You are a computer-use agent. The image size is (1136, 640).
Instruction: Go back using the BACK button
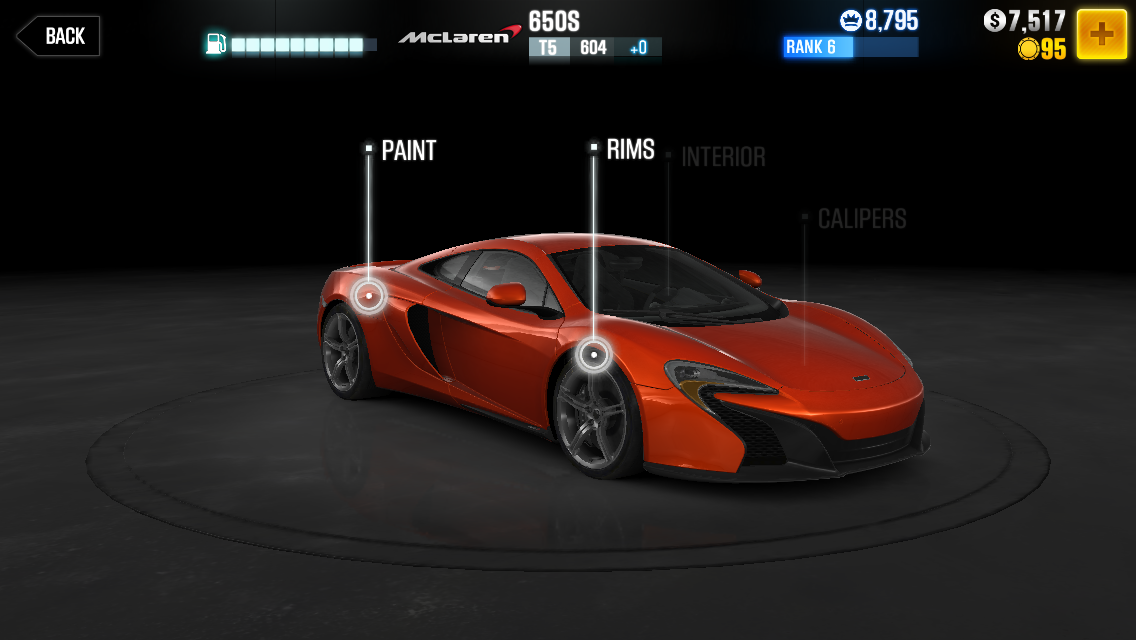coord(58,36)
